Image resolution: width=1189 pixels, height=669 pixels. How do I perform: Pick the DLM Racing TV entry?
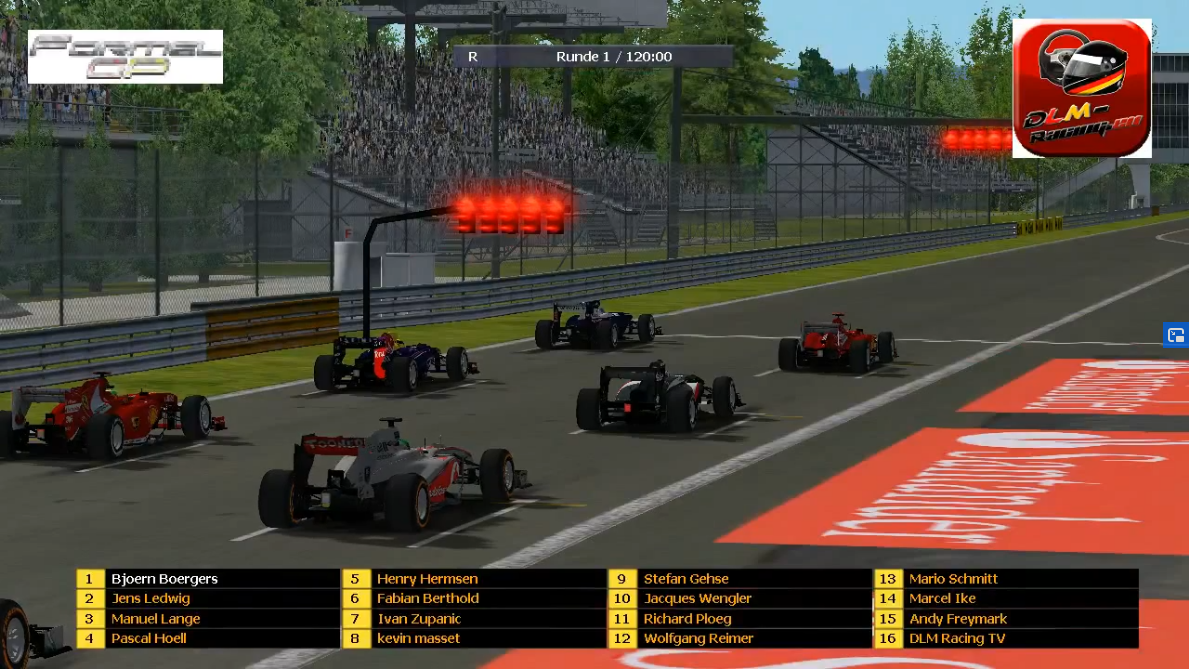(957, 639)
